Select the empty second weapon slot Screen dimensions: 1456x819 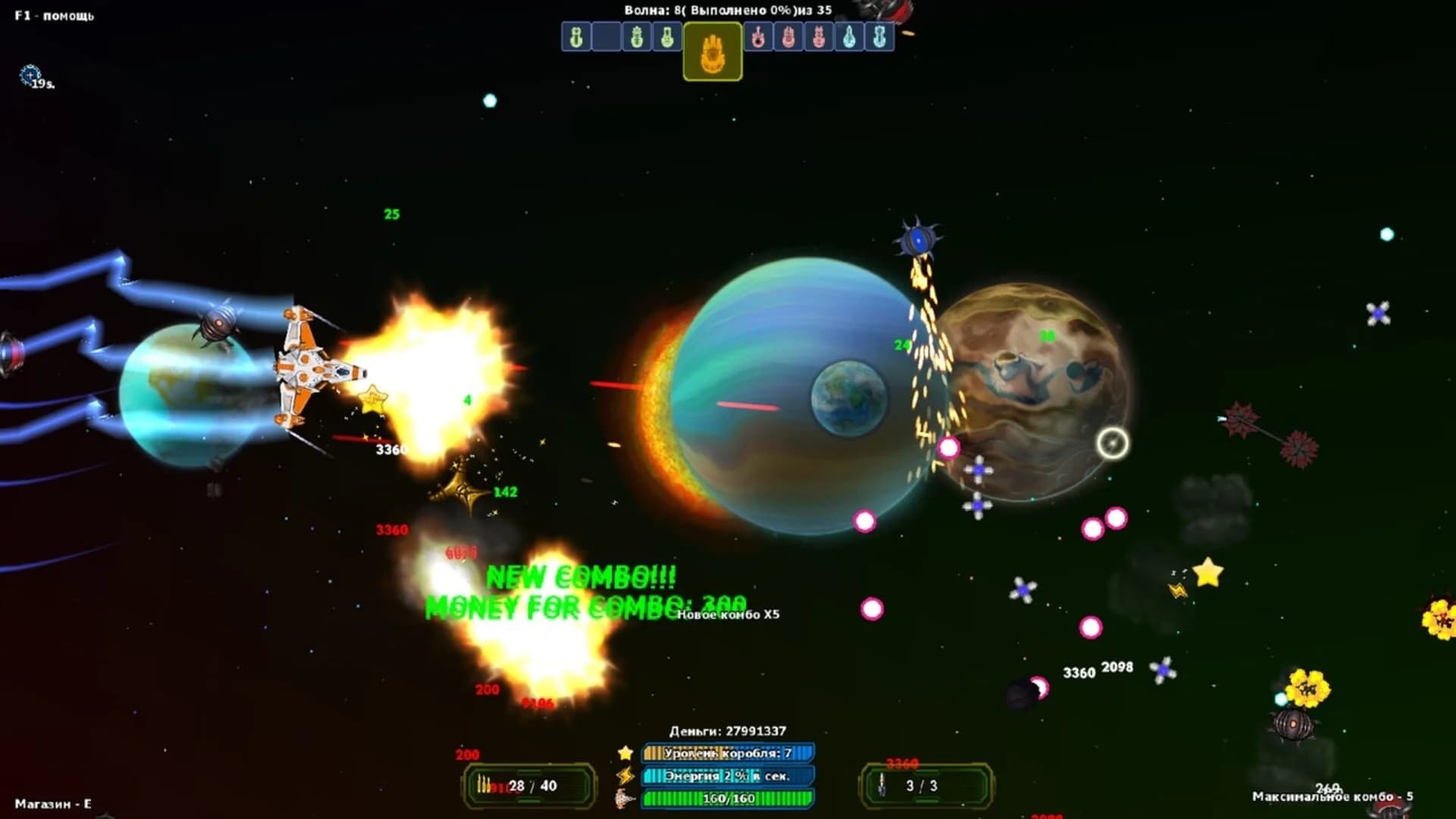[605, 36]
